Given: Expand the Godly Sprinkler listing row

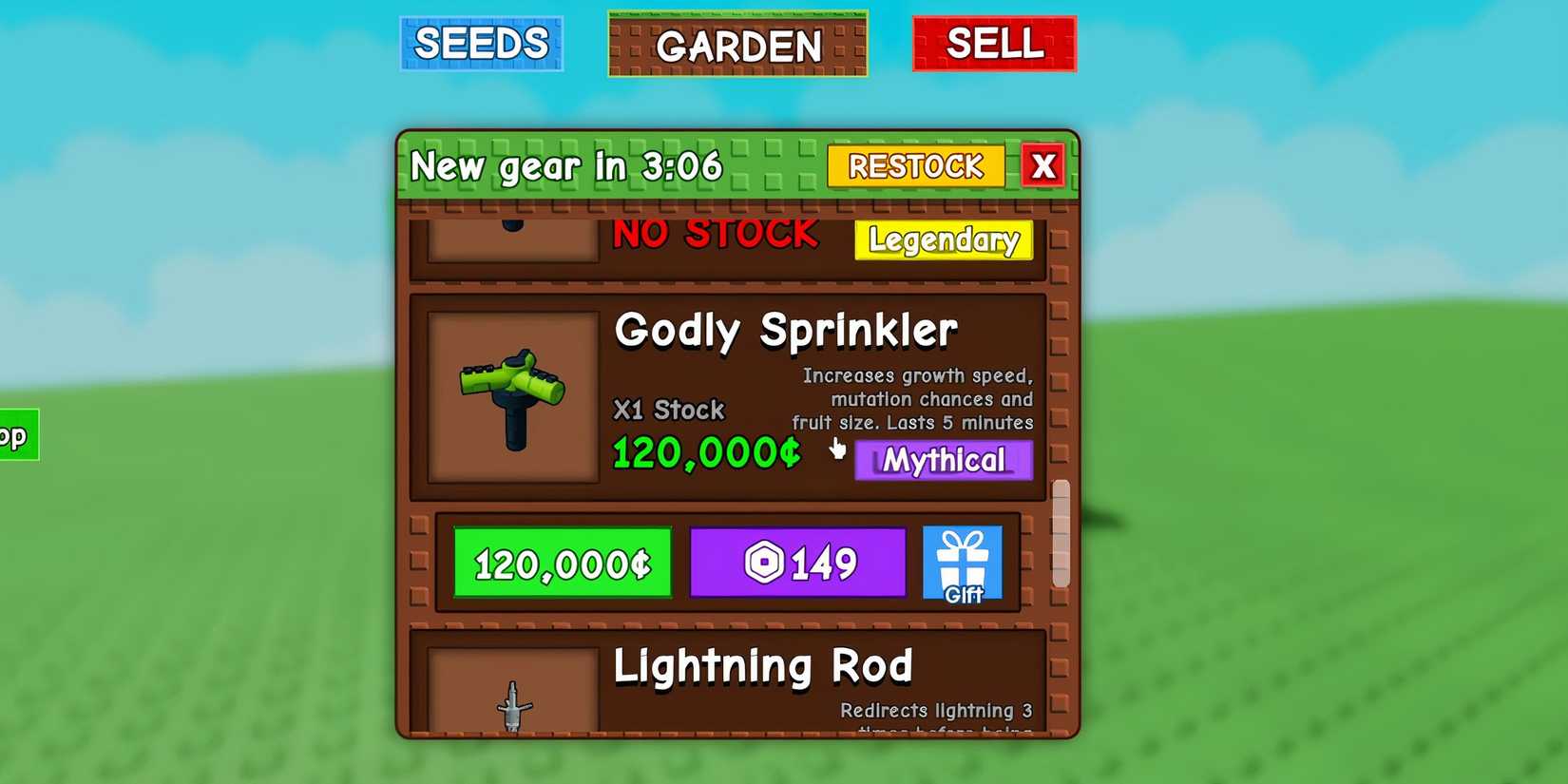Looking at the screenshot, I should (x=732, y=394).
